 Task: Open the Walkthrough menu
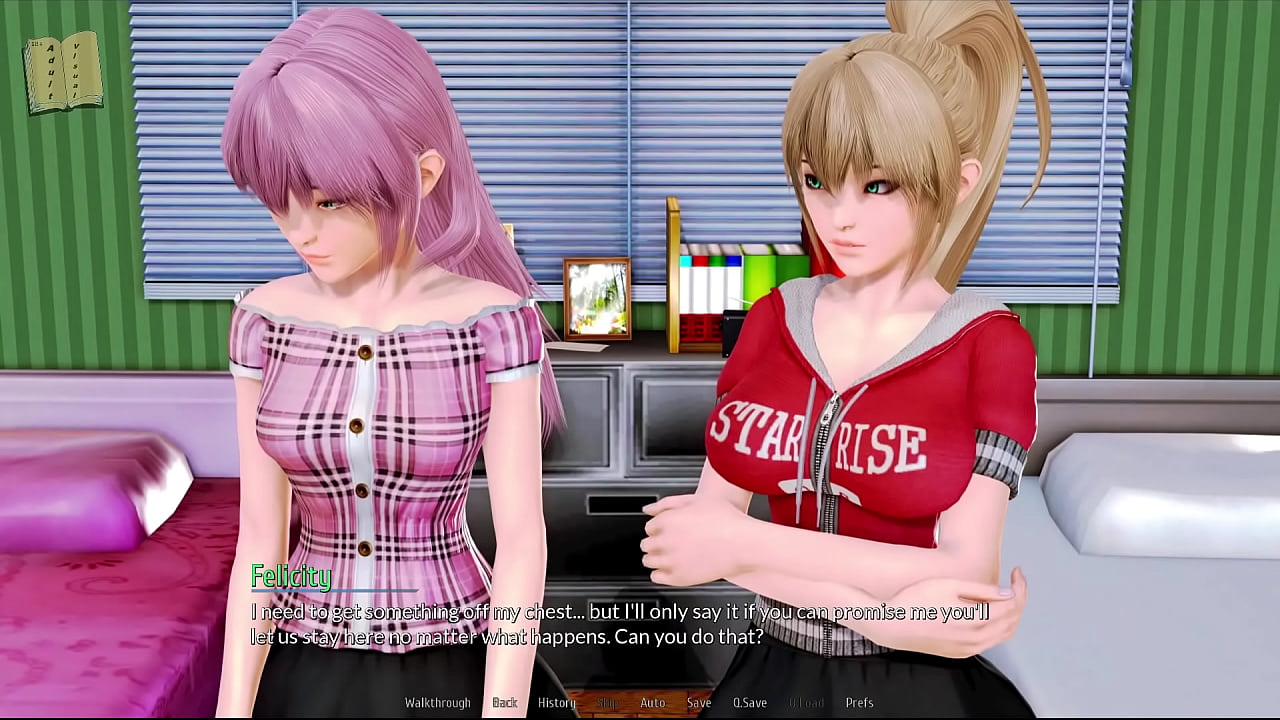(x=437, y=703)
